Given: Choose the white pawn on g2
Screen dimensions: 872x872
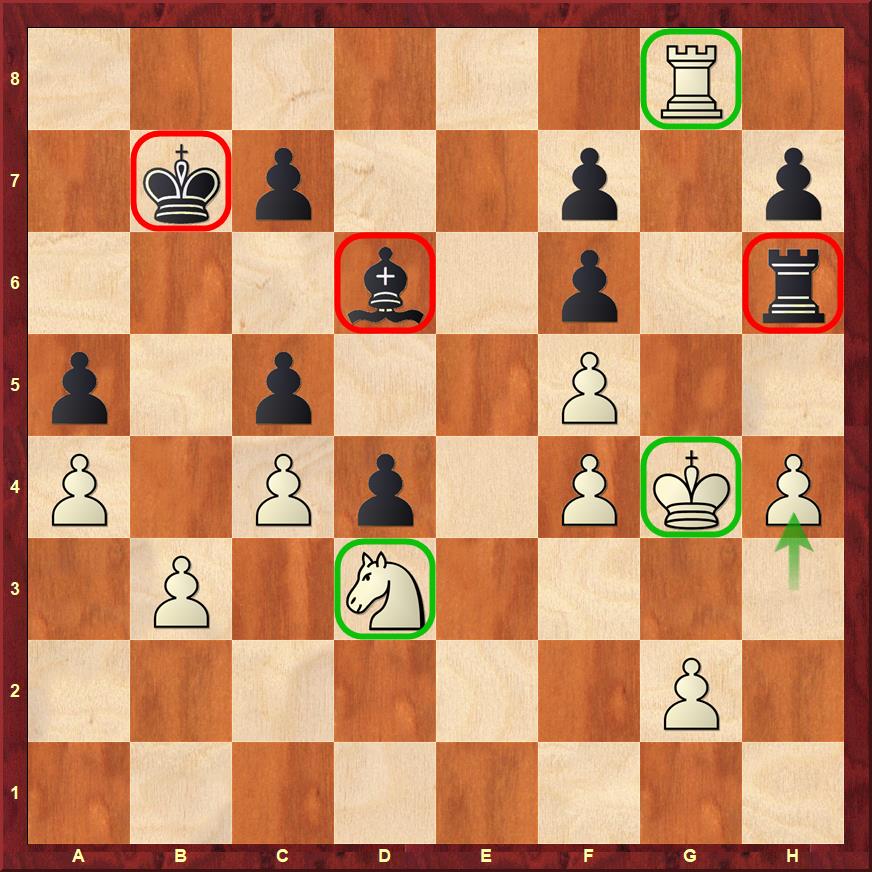Looking at the screenshot, I should coord(691,691).
